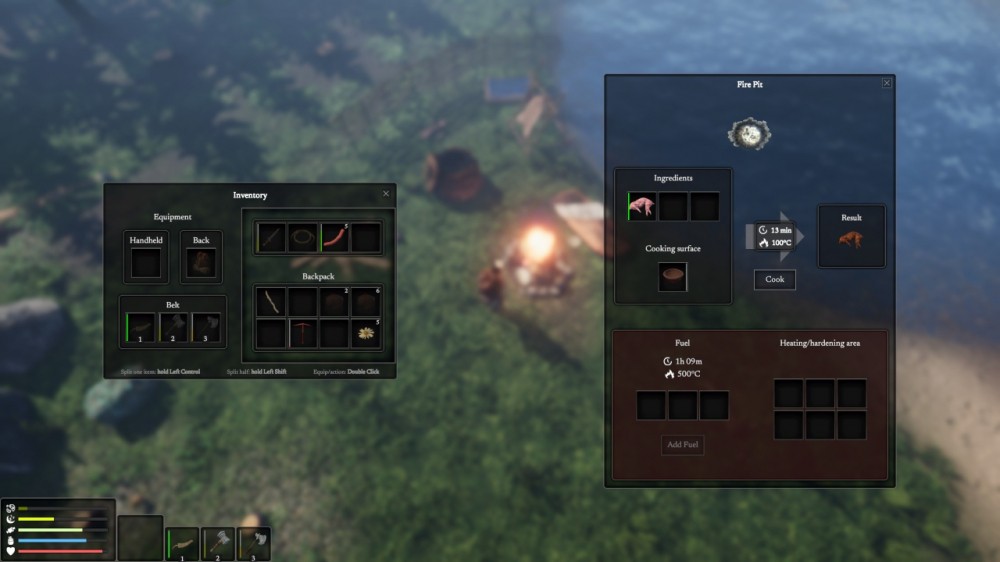Click the Add Fuel button

(682, 444)
